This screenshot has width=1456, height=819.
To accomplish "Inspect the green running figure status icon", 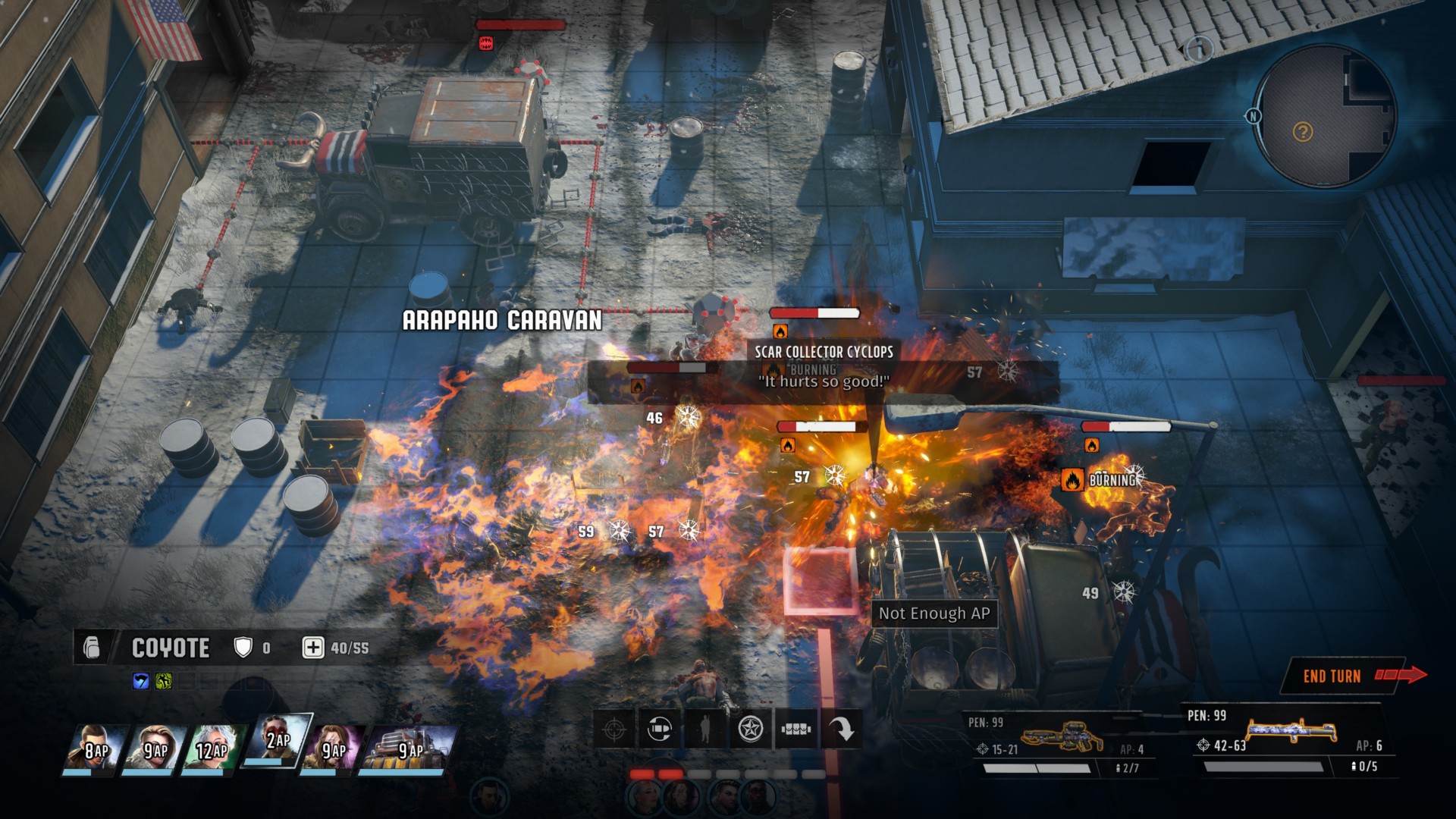I will click(163, 681).
